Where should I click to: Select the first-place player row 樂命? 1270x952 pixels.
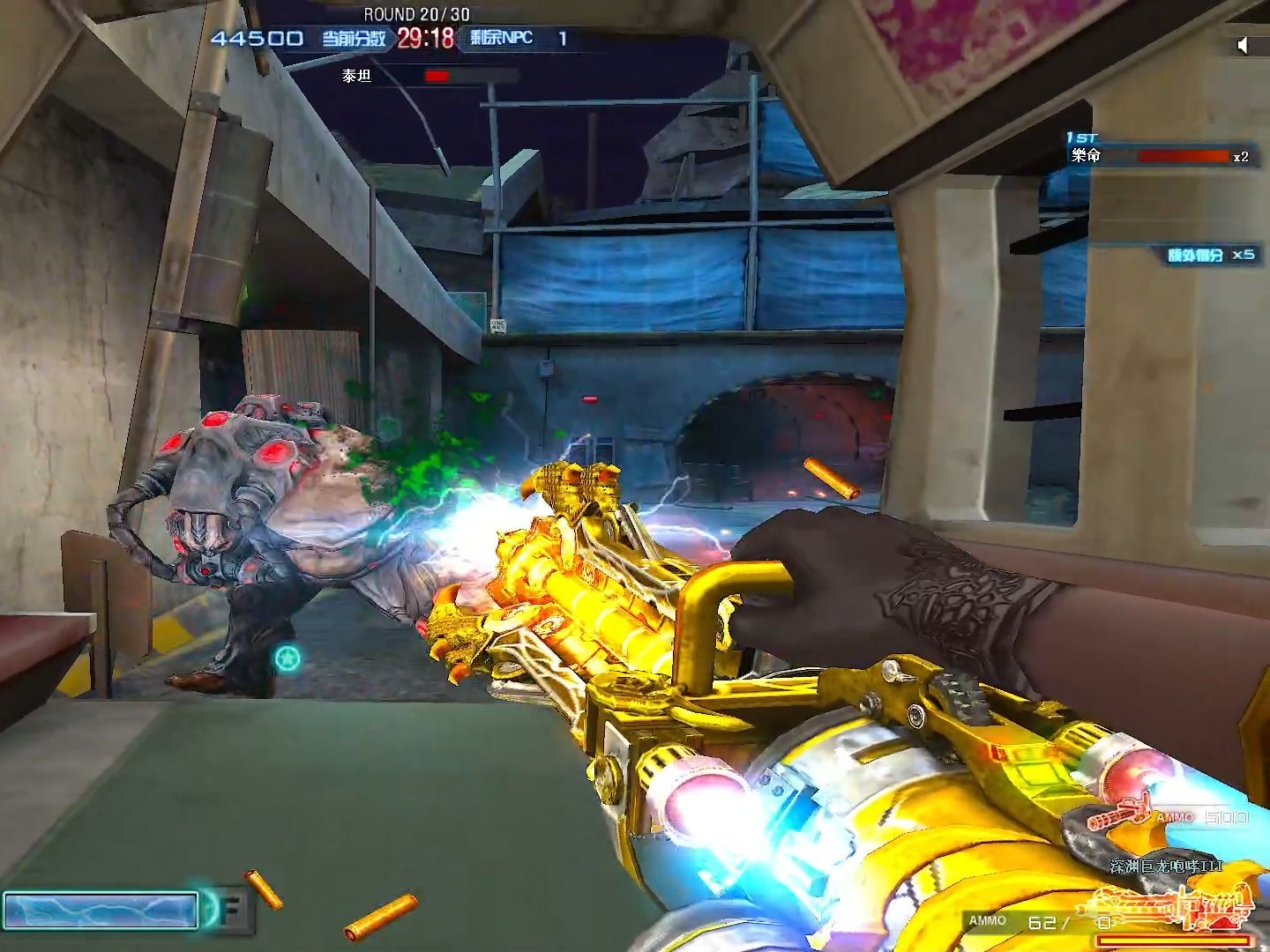click(x=1157, y=156)
